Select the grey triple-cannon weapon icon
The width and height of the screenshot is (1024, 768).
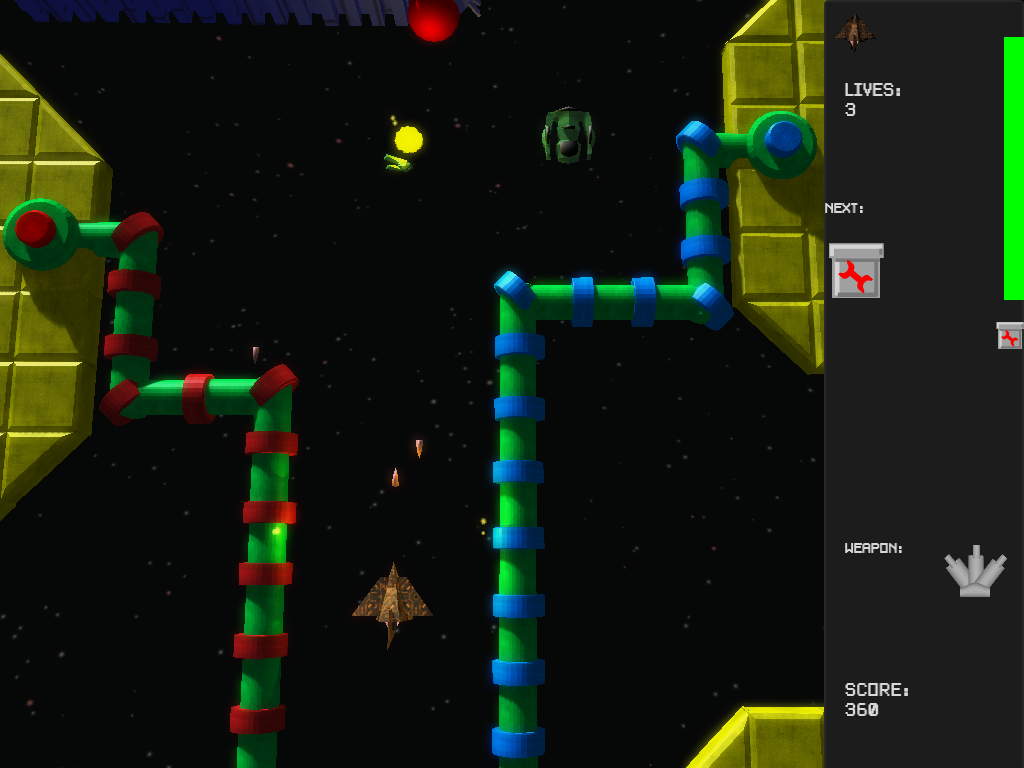(975, 572)
